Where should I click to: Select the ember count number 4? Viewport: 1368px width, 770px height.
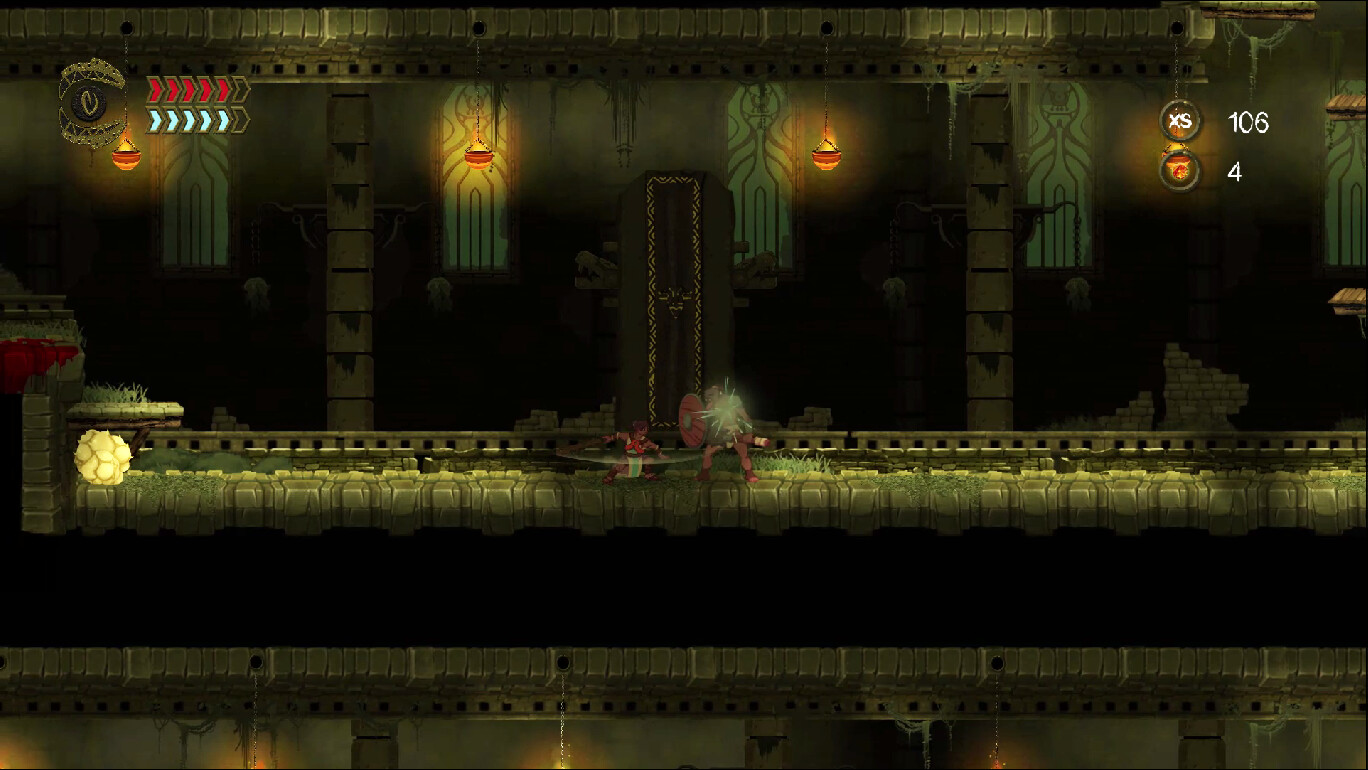coord(1233,171)
